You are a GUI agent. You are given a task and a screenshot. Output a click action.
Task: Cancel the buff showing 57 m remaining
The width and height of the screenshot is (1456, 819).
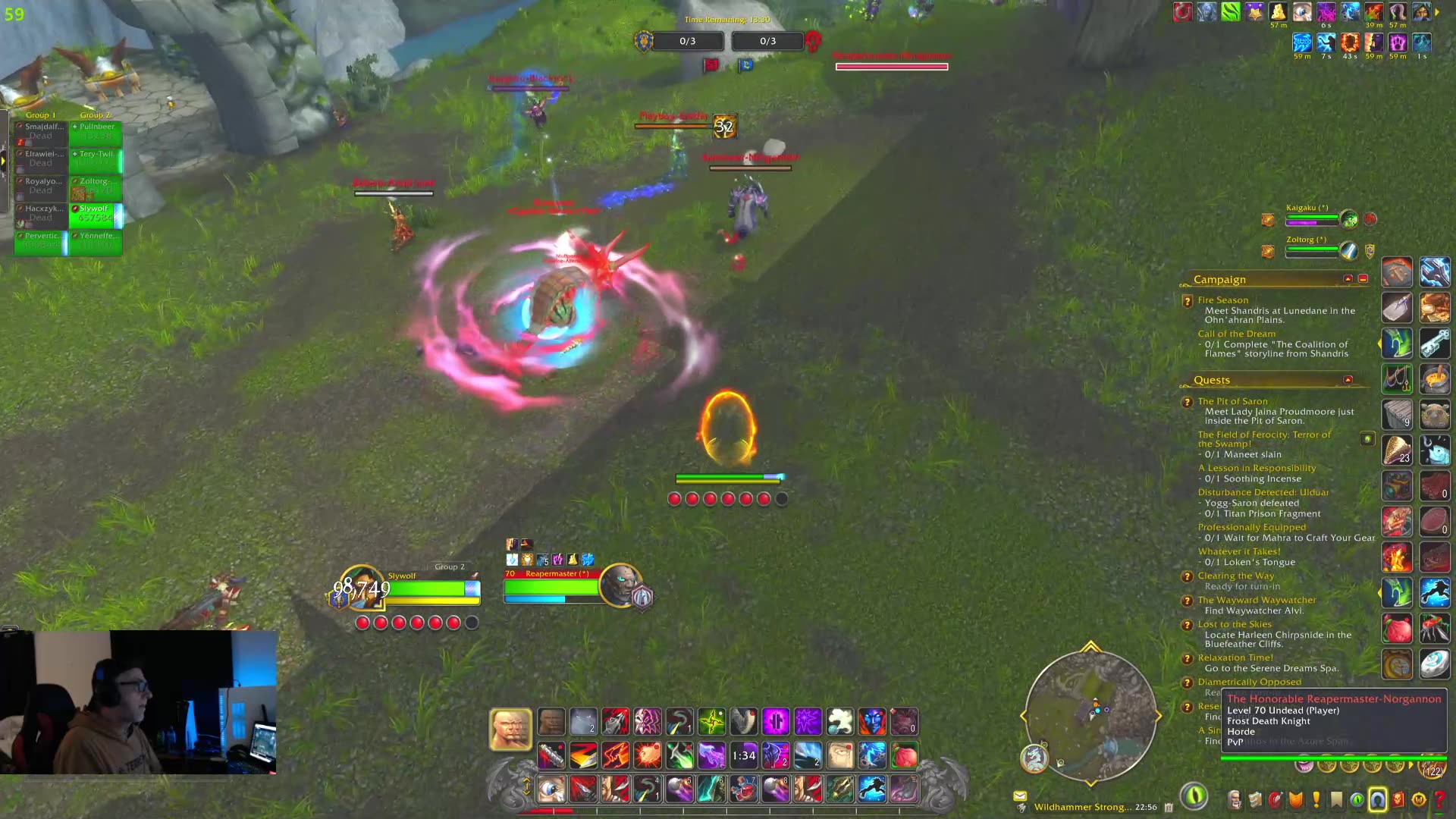click(x=1279, y=12)
